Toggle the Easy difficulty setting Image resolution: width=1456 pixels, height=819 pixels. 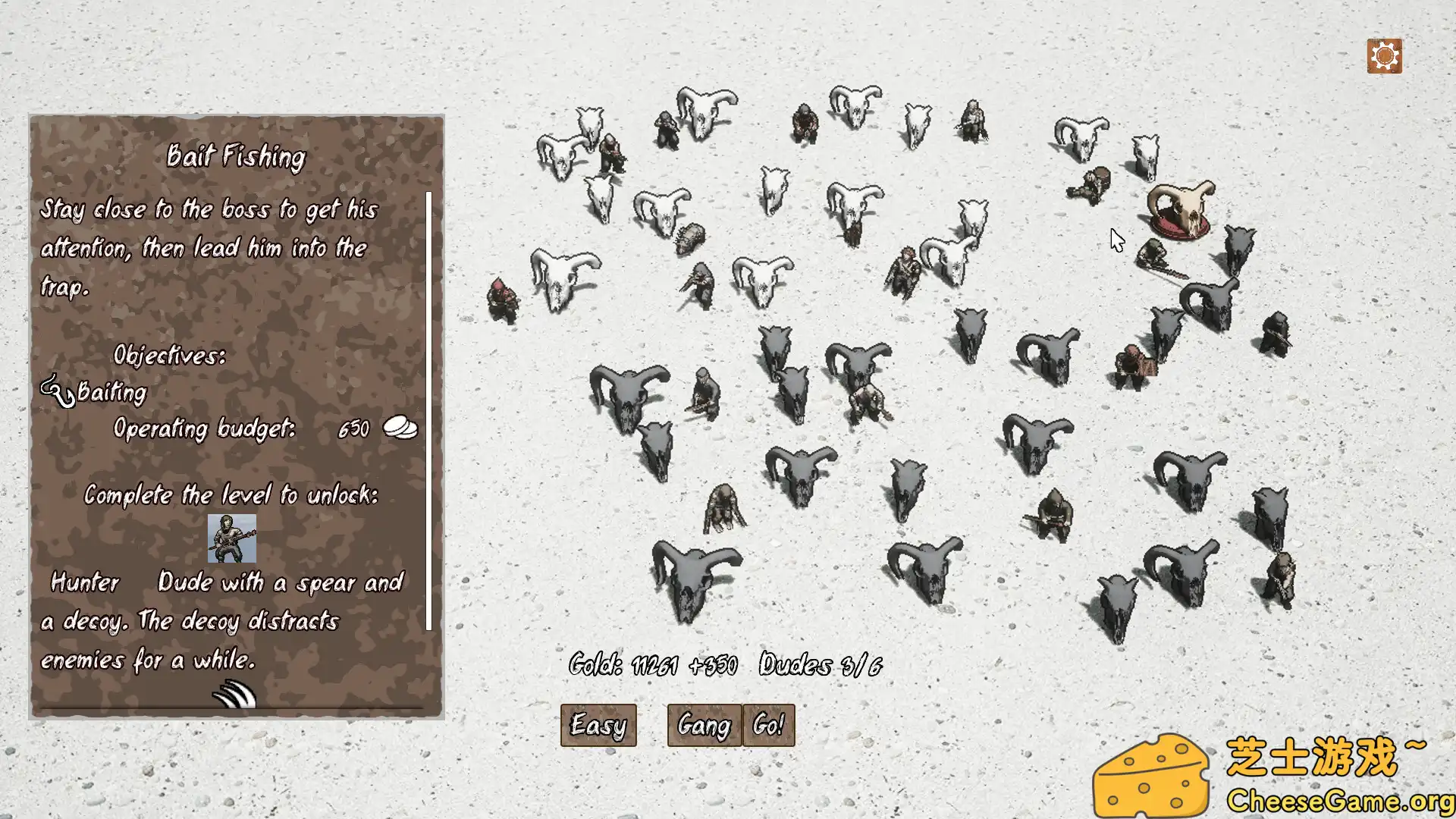coord(598,725)
